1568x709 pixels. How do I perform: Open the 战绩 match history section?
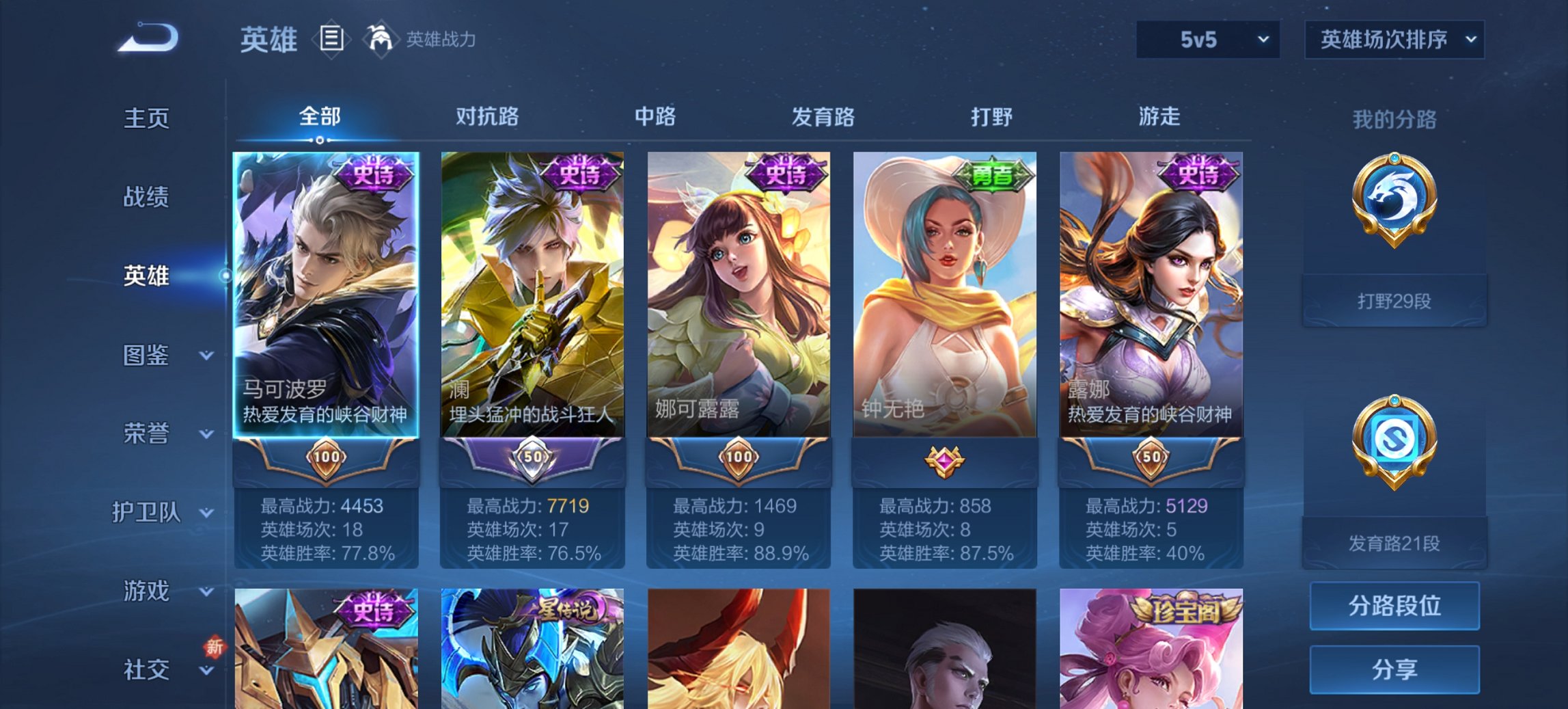(146, 196)
